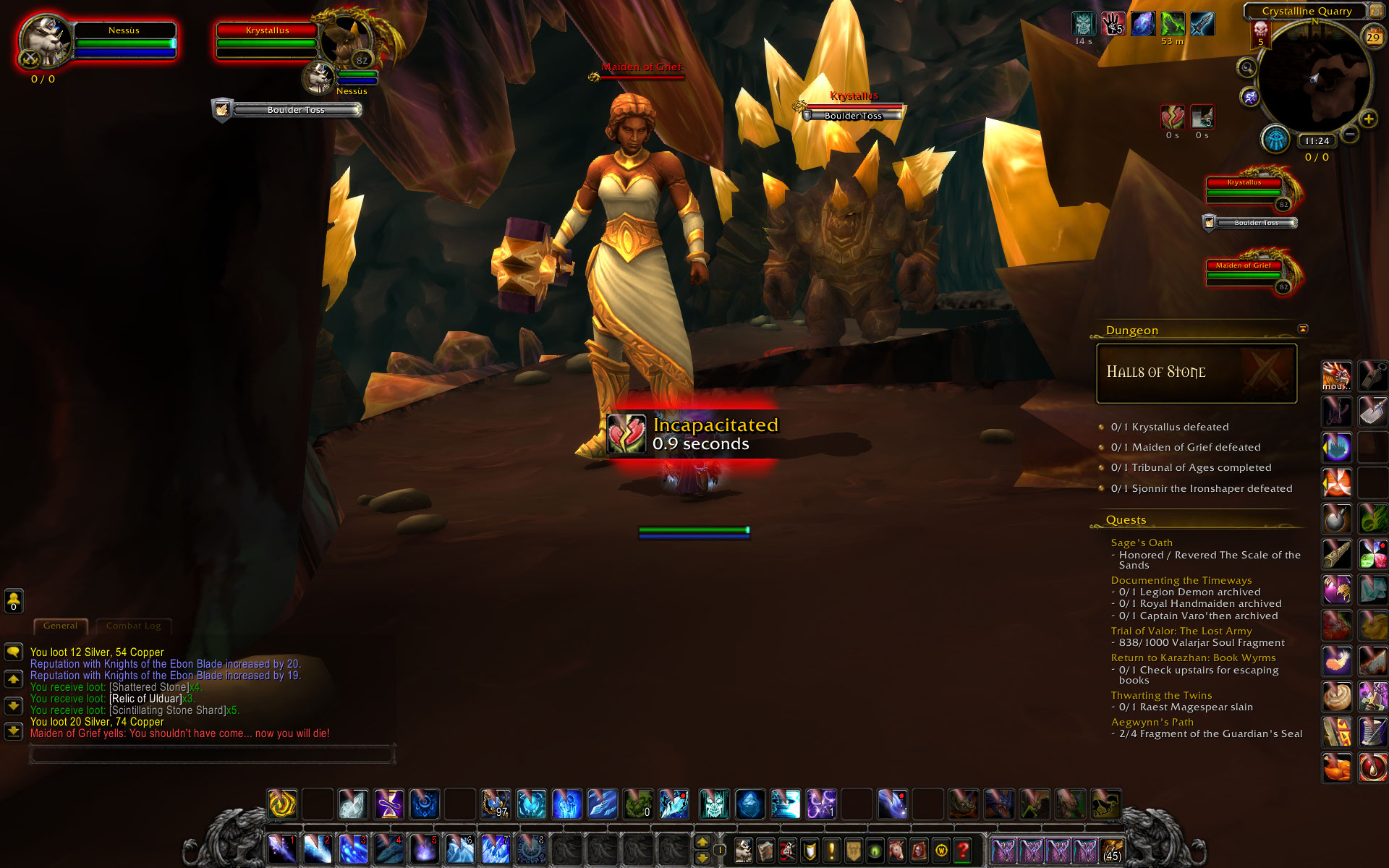Image resolution: width=1389 pixels, height=868 pixels.
Task: Open the Sage's Oath quest entry
Action: [1142, 542]
